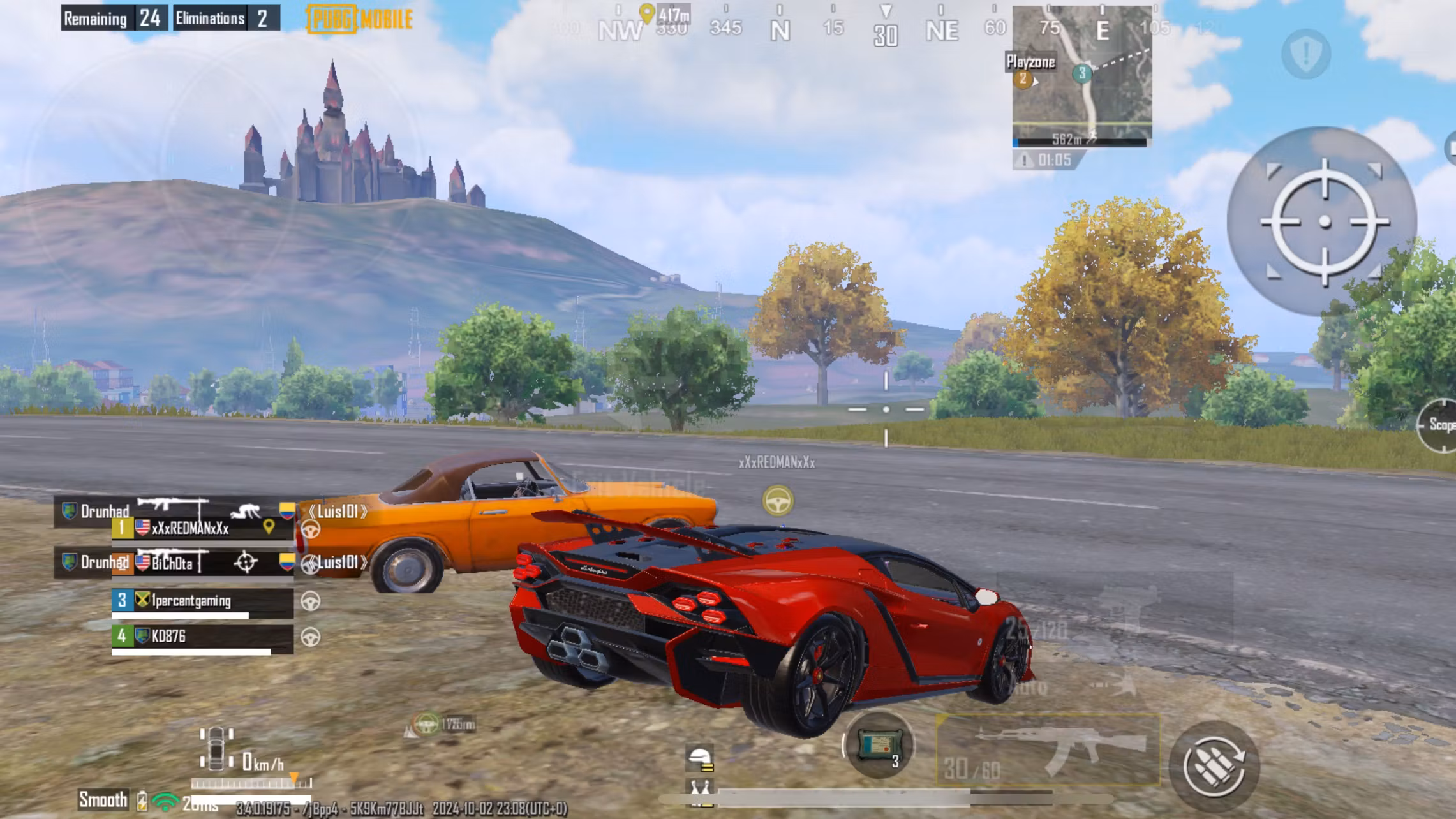Open the Playzone marker labeled 2
Screen dimensions: 1456x819
pyautogui.click(x=1022, y=78)
